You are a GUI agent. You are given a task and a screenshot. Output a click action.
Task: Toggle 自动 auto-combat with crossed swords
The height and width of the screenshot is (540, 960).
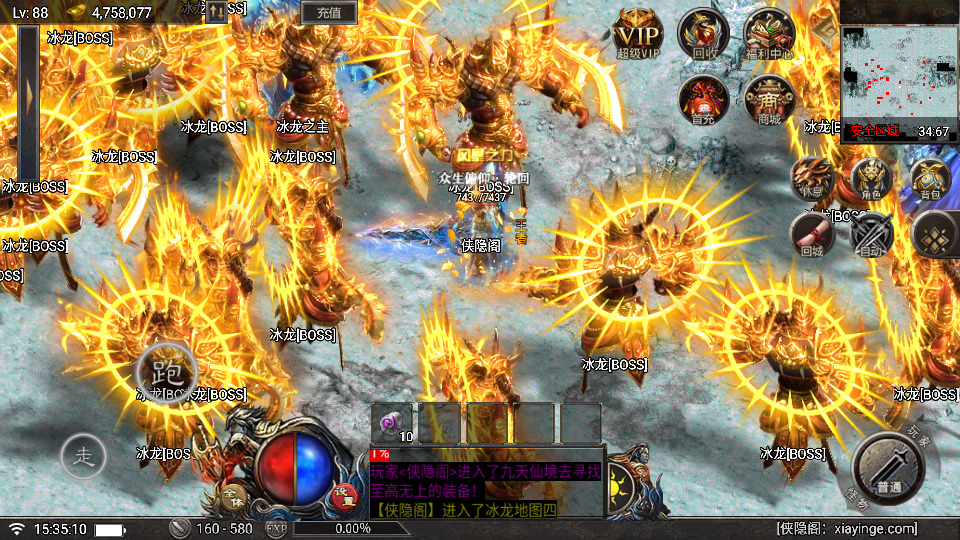(871, 235)
